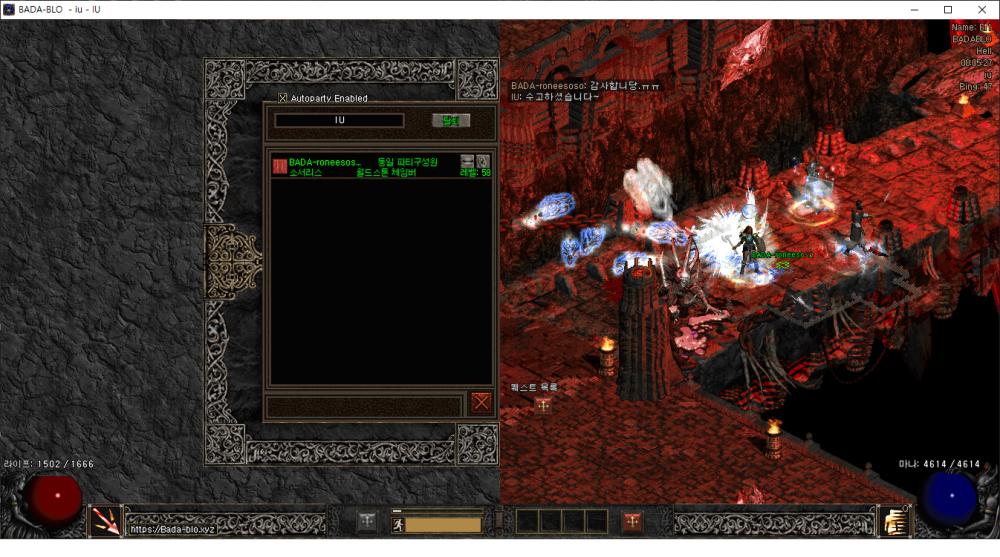Open the right skill icon with the scroll
This screenshot has height=557, width=1000.
point(893,521)
